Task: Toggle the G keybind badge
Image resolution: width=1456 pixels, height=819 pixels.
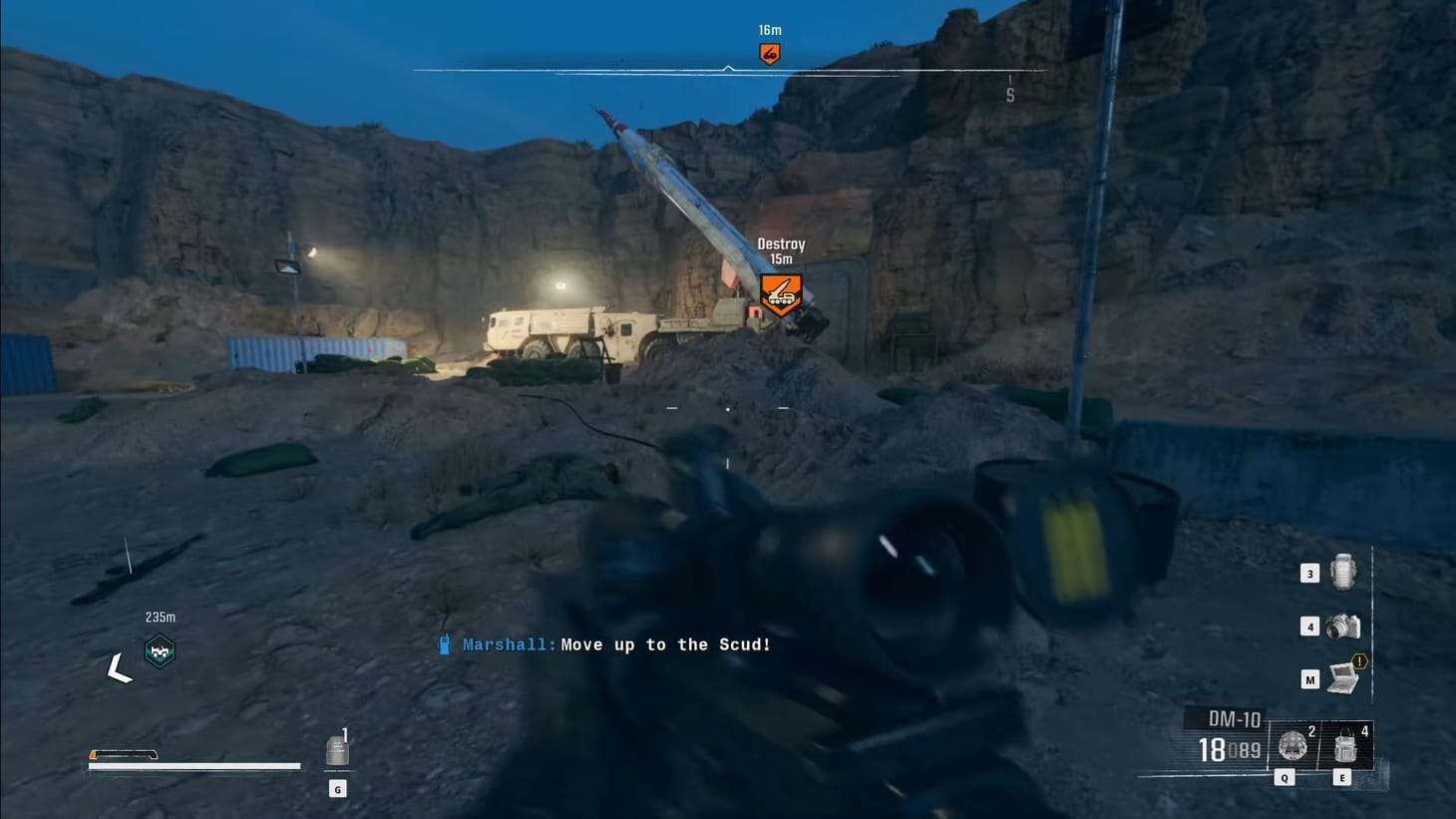Action: point(337,788)
